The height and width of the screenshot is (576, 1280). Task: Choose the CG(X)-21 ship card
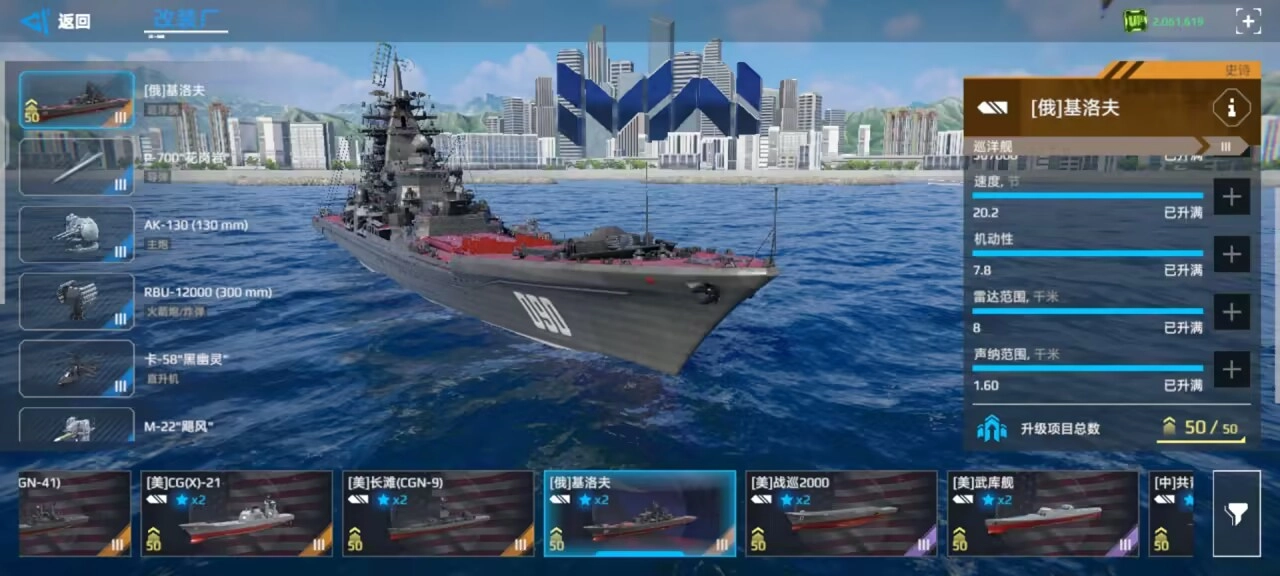tap(236, 513)
